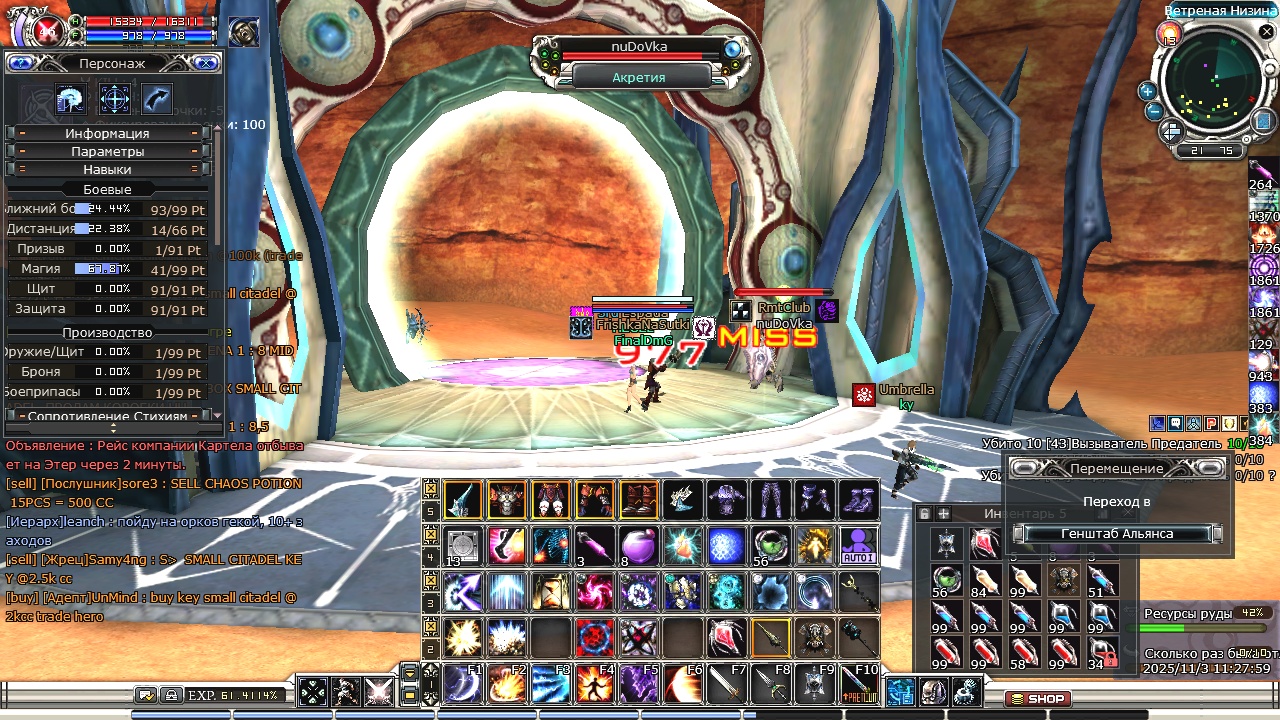Activate the hourglass skill icon
This screenshot has width=1280, height=720.
click(x=551, y=592)
